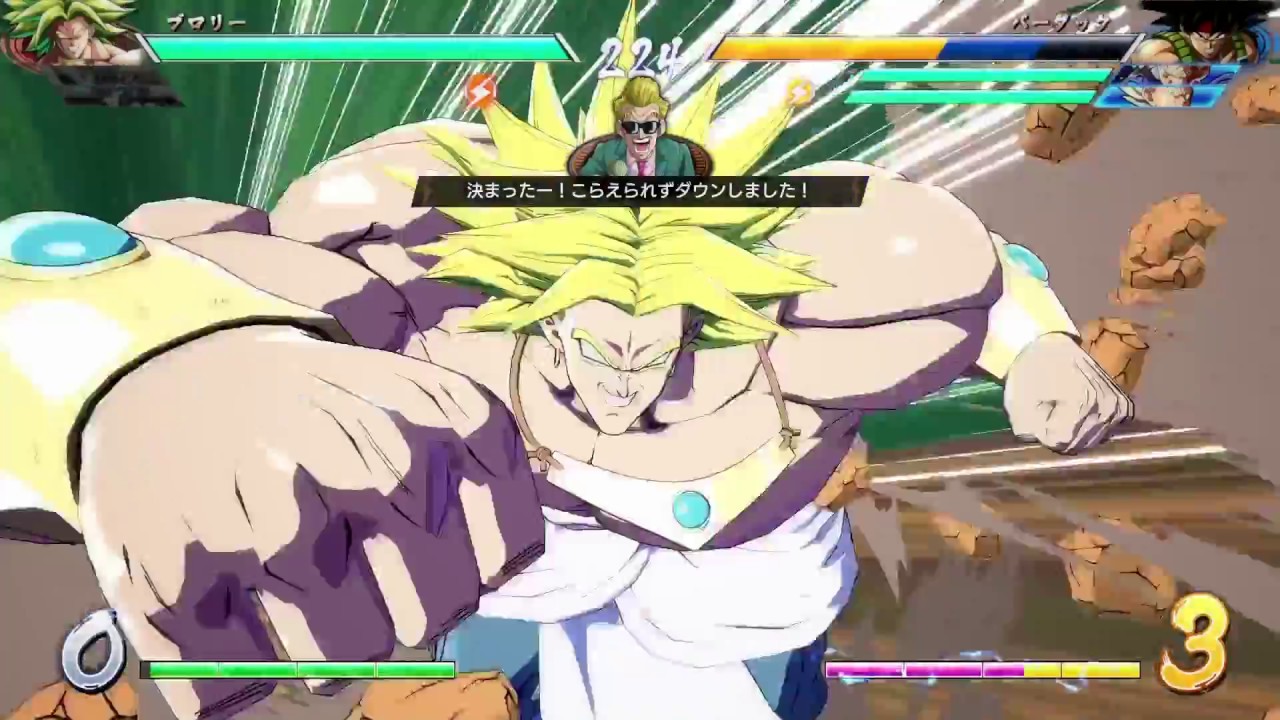Click Bardock's character portrait top-right
Screen dimensions: 1280x720
[x=1205, y=35]
